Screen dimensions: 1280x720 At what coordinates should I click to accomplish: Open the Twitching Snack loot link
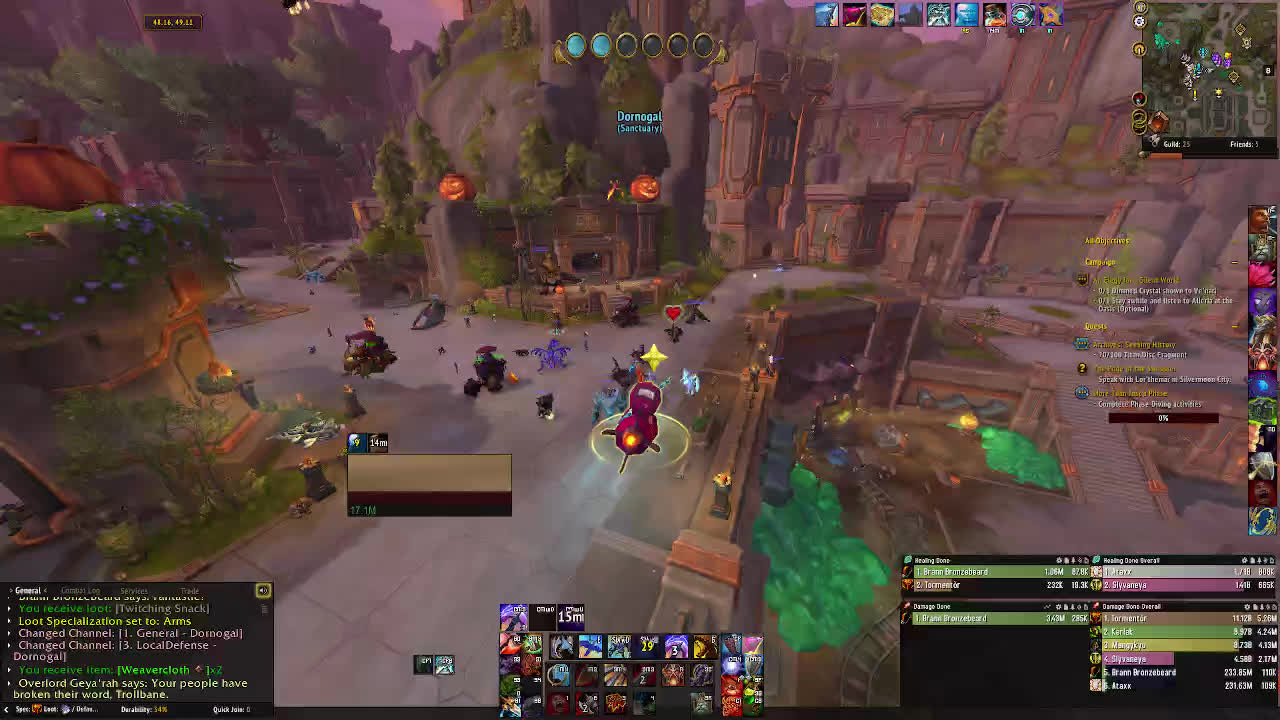pyautogui.click(x=162, y=608)
